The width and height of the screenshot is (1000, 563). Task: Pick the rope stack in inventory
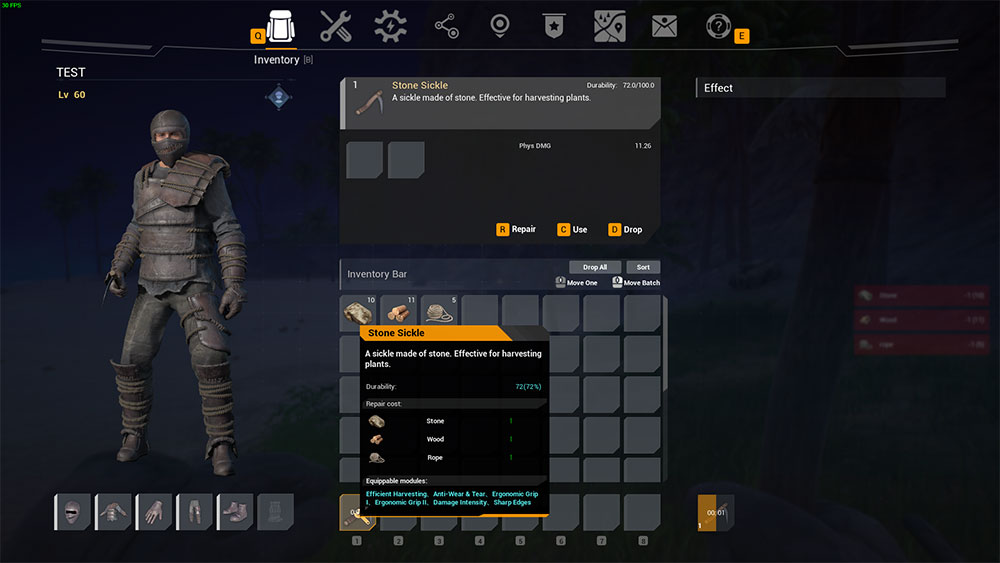click(x=438, y=311)
